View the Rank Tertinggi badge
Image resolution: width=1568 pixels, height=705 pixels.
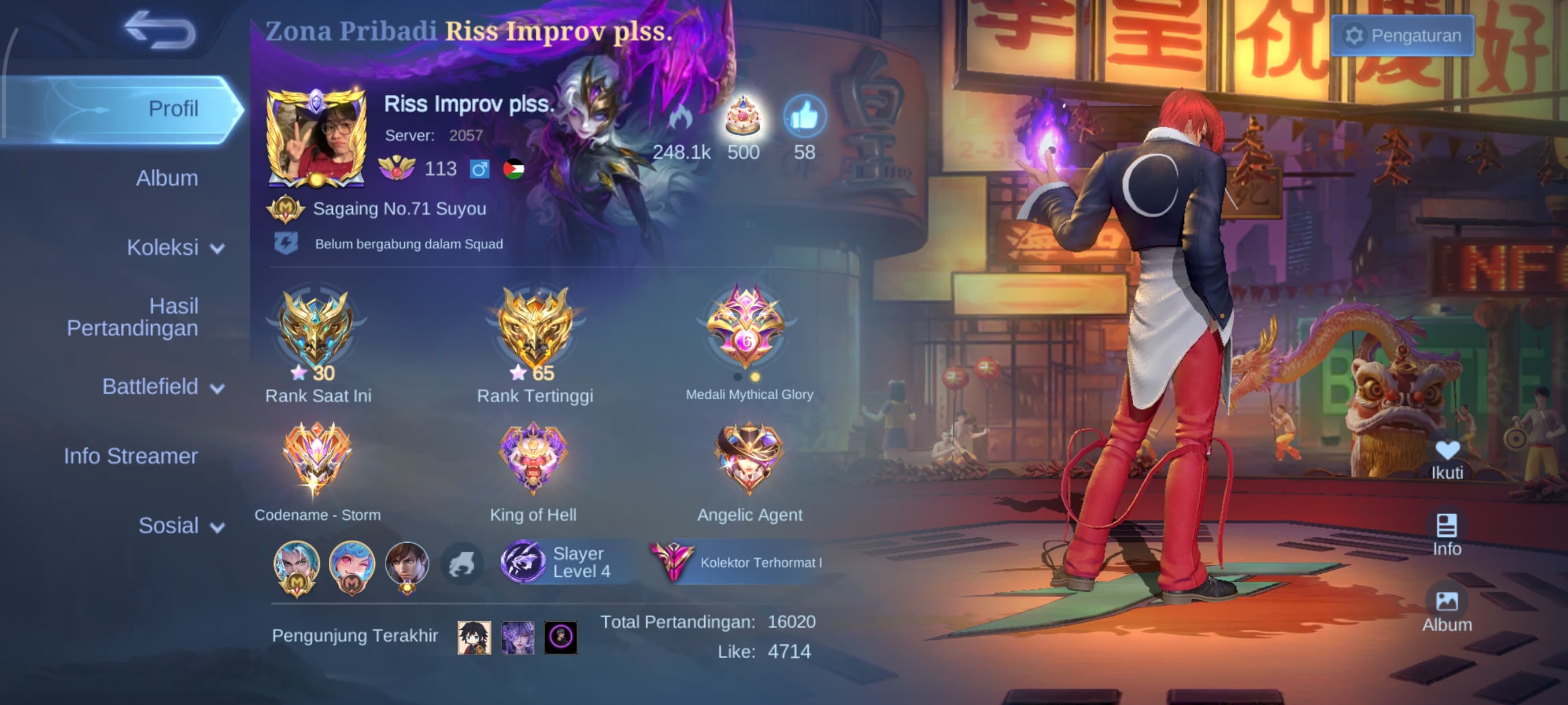(535, 328)
